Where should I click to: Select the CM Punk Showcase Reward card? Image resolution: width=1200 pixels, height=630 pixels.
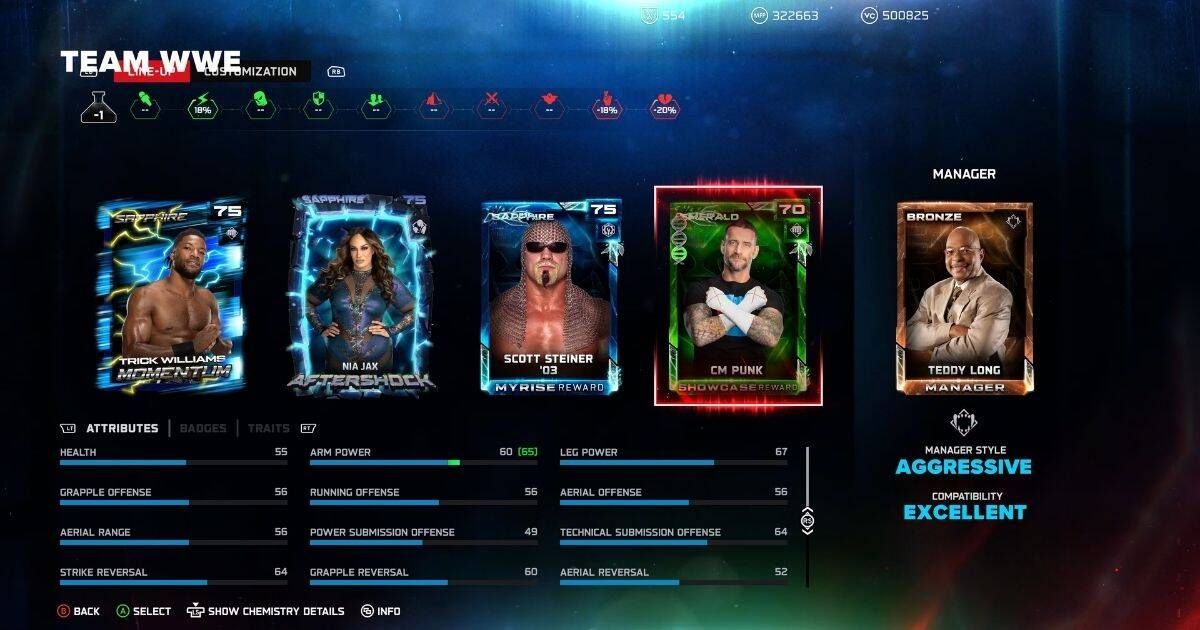coord(738,296)
